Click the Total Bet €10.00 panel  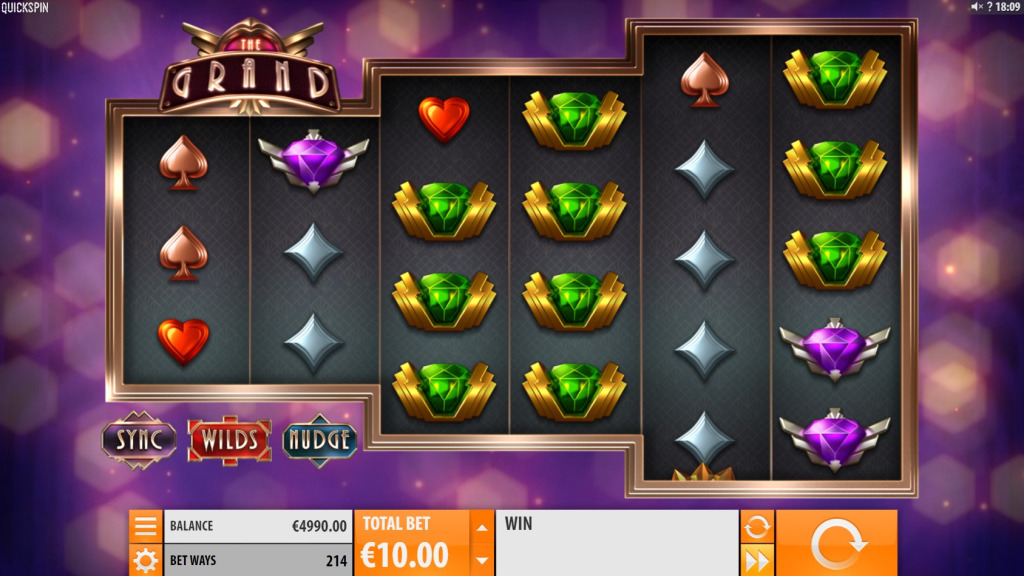pos(411,543)
